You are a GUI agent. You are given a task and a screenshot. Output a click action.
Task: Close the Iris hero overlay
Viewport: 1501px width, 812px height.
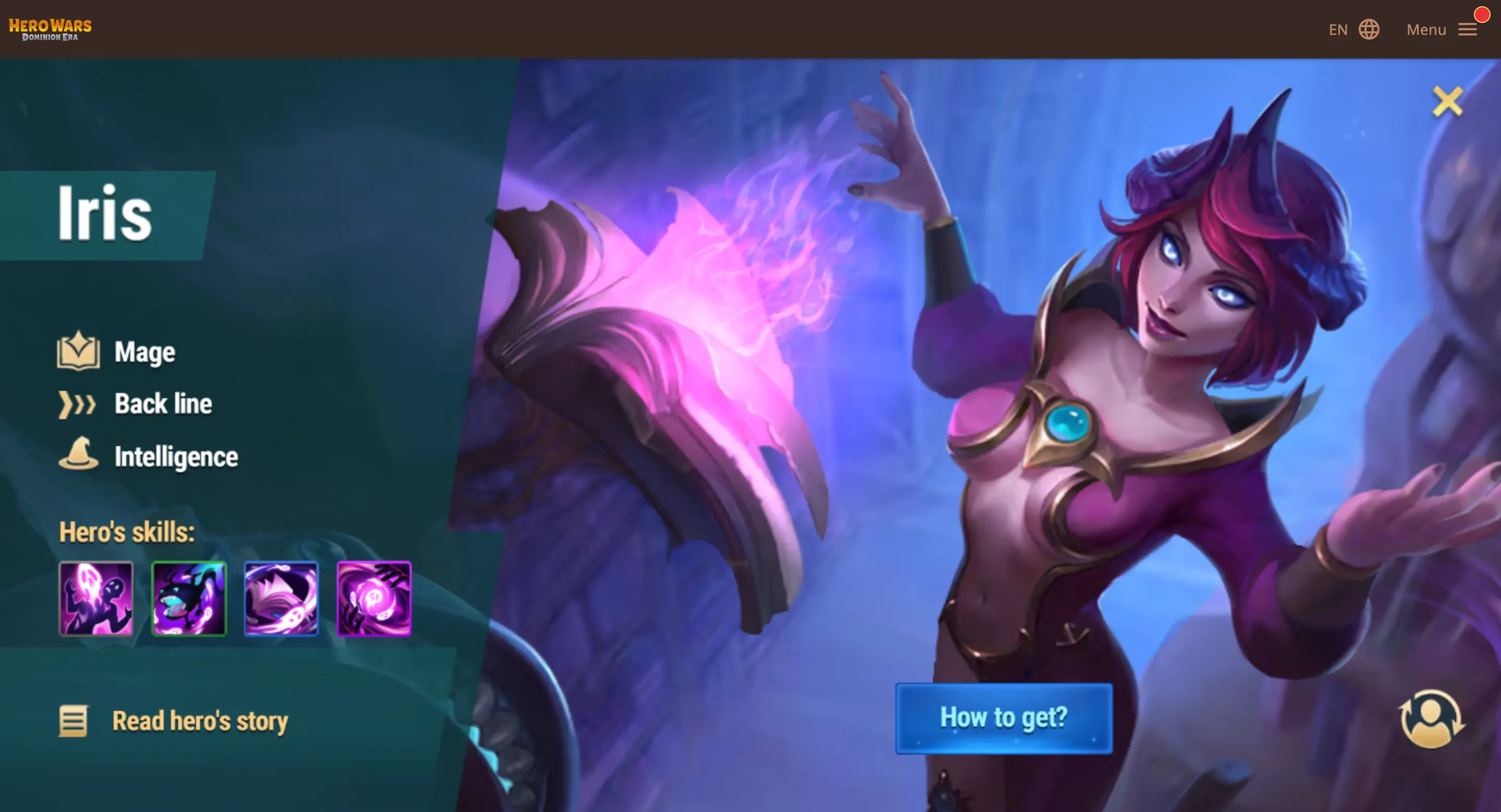(x=1447, y=101)
